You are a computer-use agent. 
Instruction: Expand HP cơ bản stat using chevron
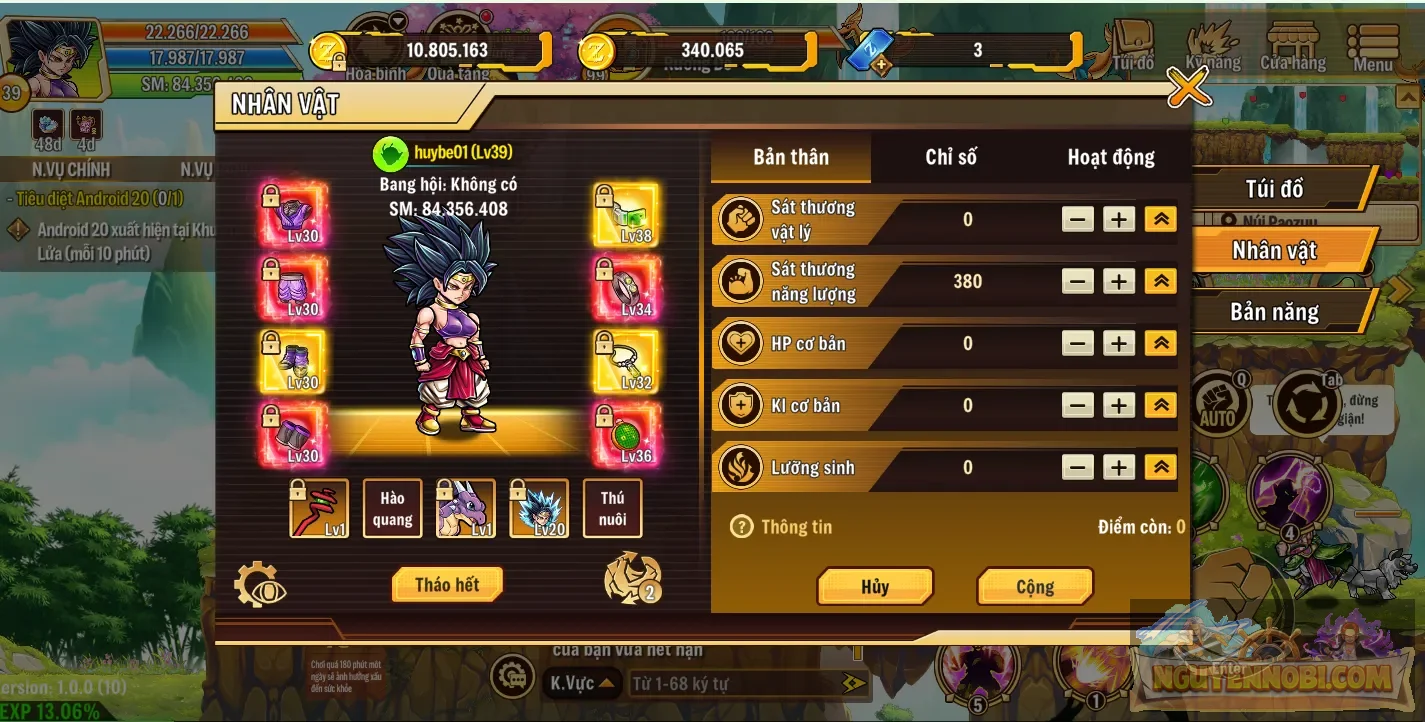[x=1159, y=343]
